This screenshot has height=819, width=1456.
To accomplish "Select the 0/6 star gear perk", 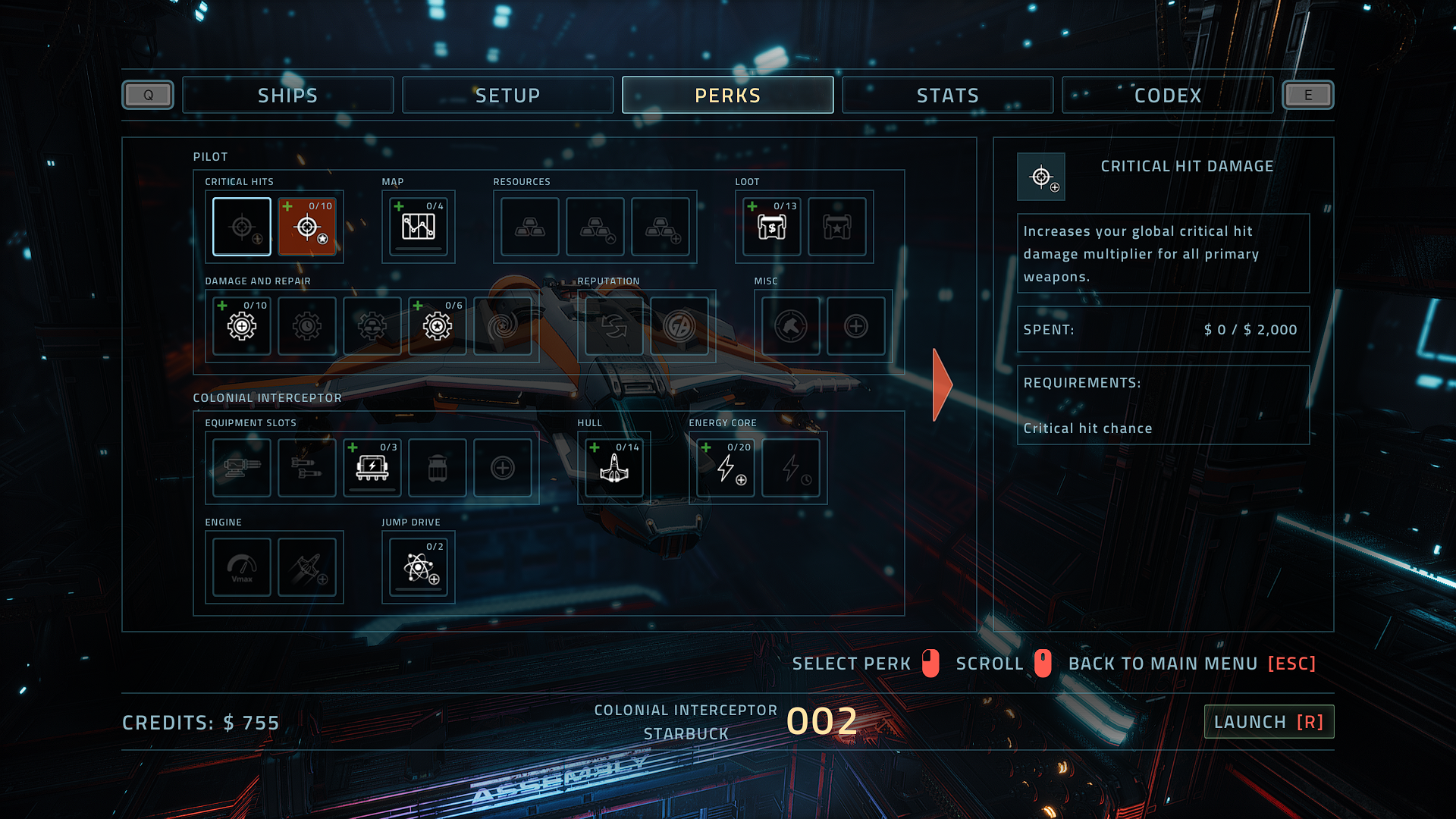I will click(x=438, y=326).
